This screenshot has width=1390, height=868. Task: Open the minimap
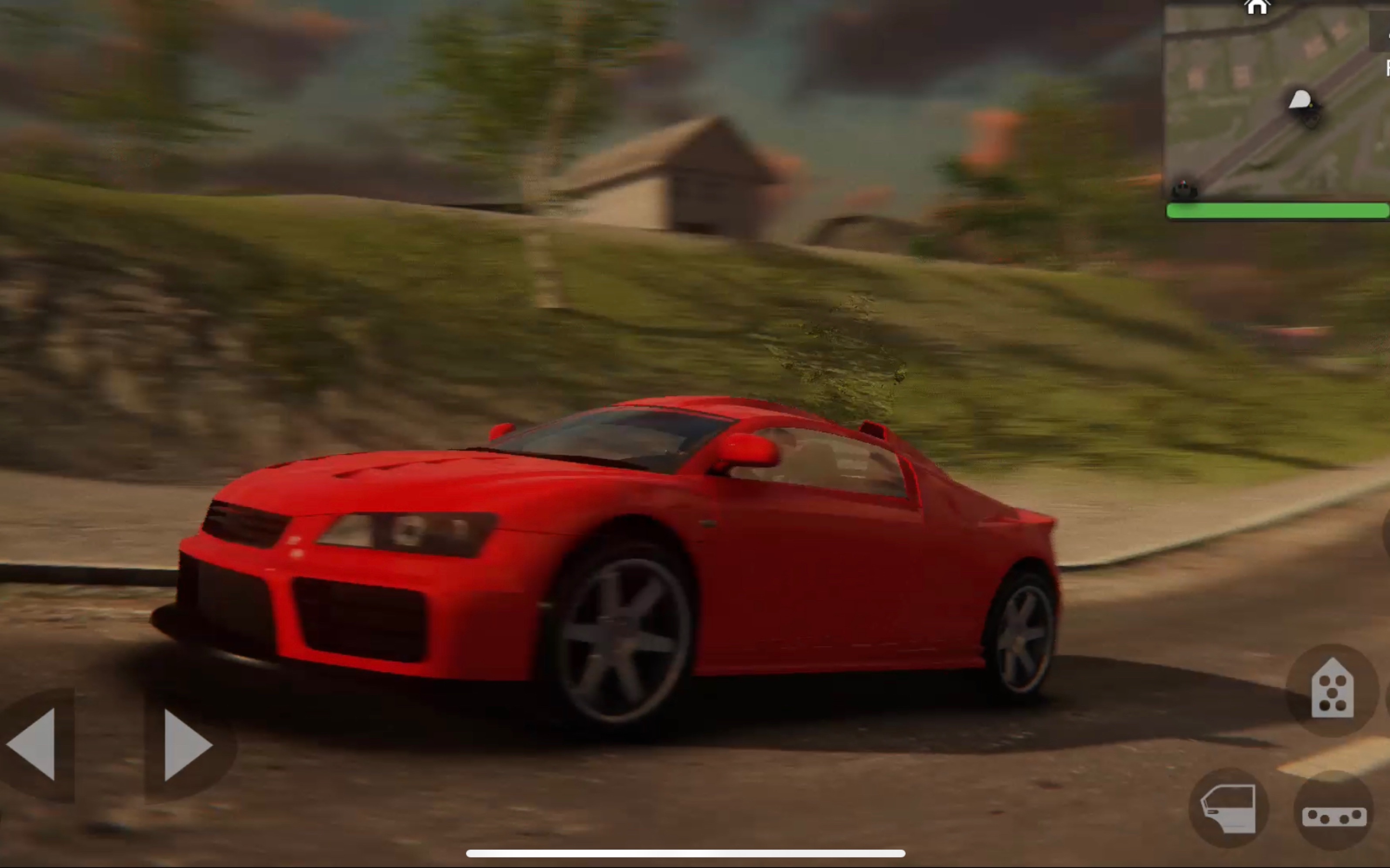(x=1274, y=103)
